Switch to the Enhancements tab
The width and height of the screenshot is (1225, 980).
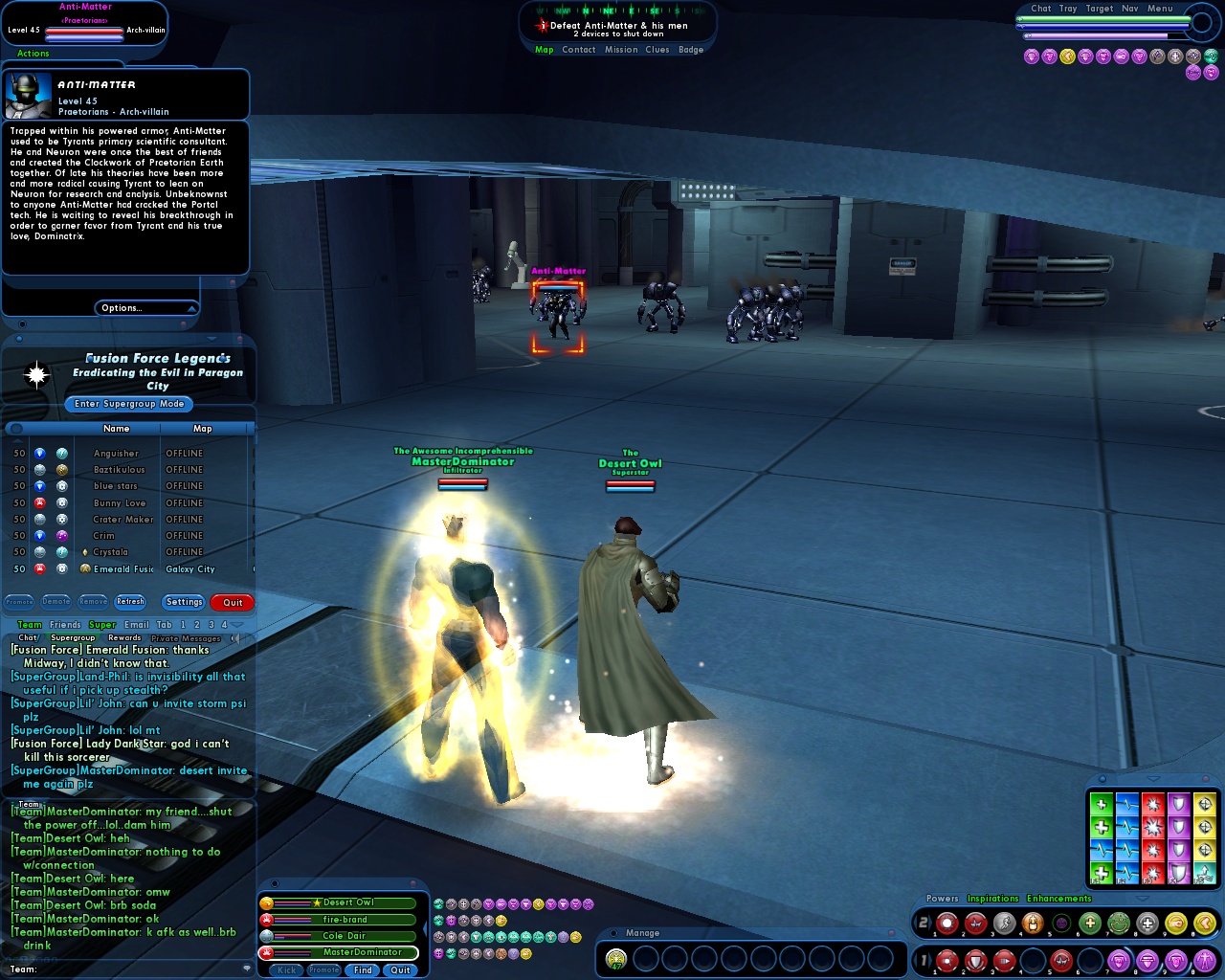pyautogui.click(x=1058, y=899)
